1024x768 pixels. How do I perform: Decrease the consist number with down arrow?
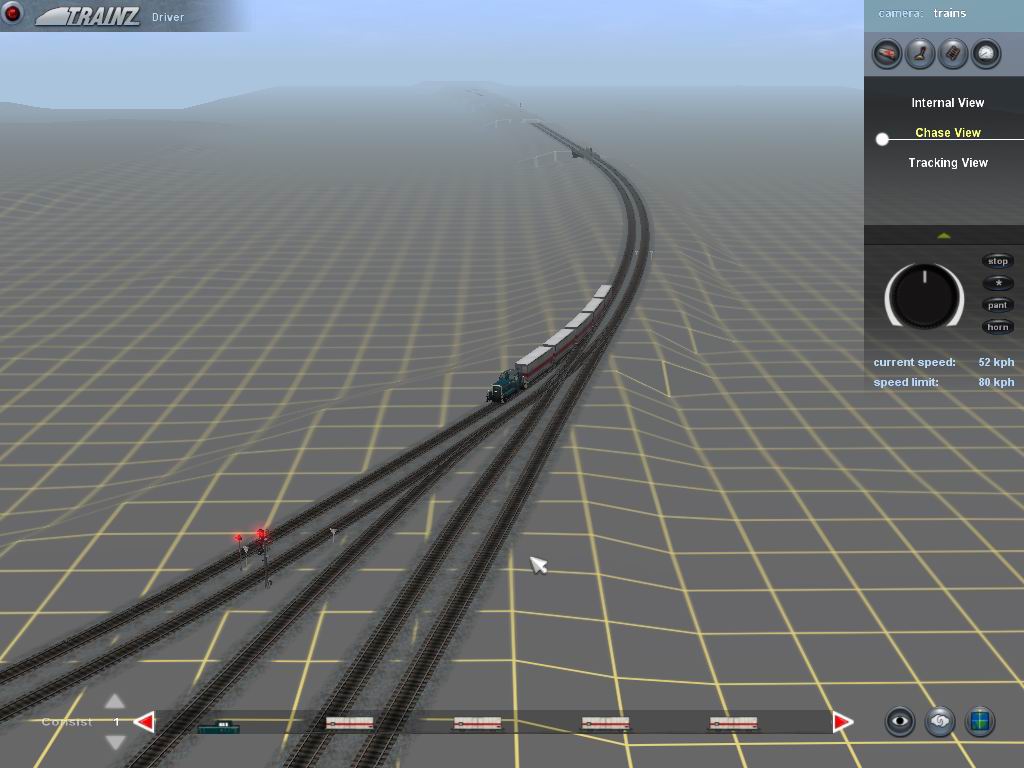point(115,741)
